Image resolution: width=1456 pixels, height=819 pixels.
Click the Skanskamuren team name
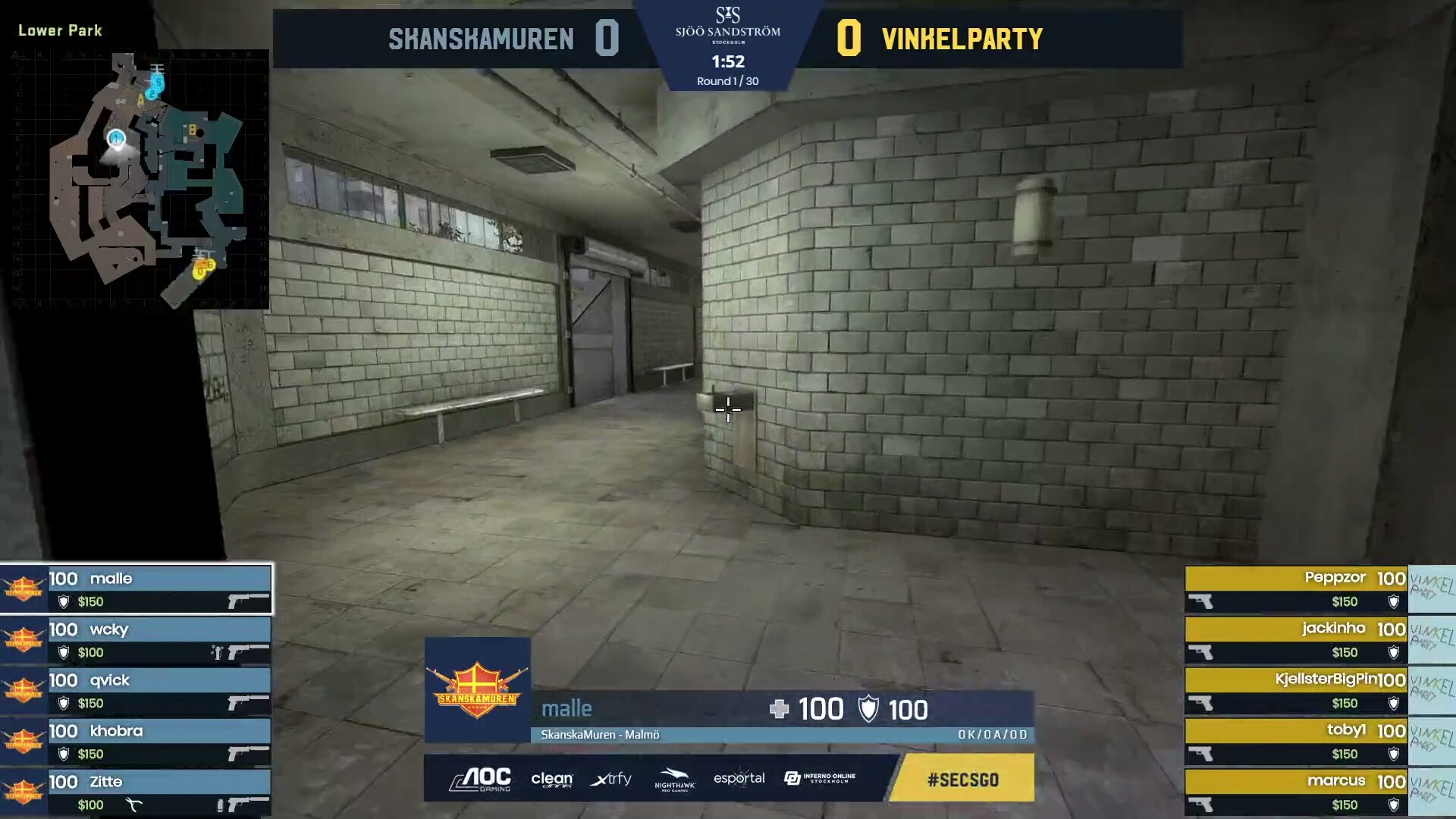click(481, 39)
